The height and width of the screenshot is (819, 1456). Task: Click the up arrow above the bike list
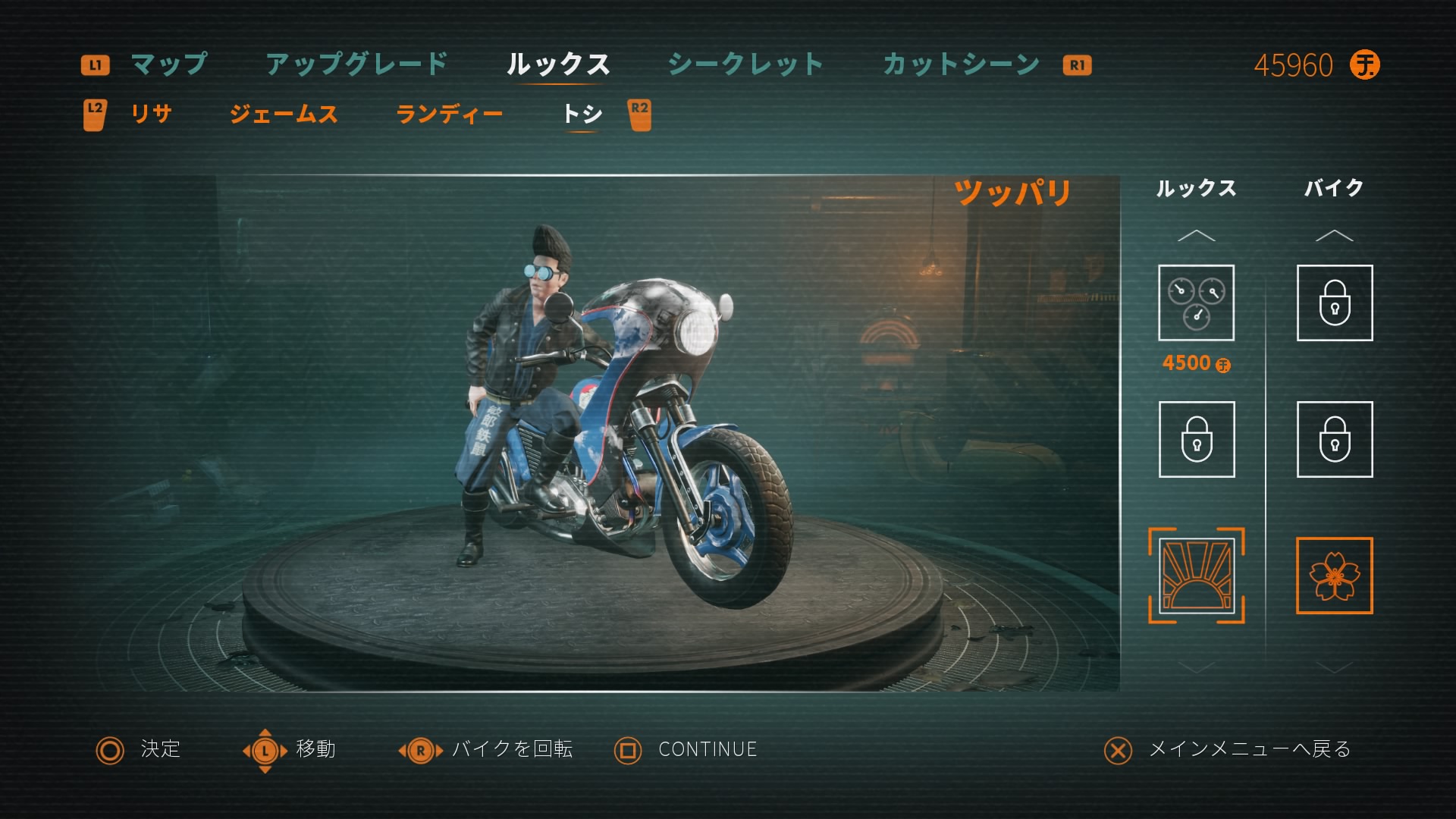(x=1334, y=236)
